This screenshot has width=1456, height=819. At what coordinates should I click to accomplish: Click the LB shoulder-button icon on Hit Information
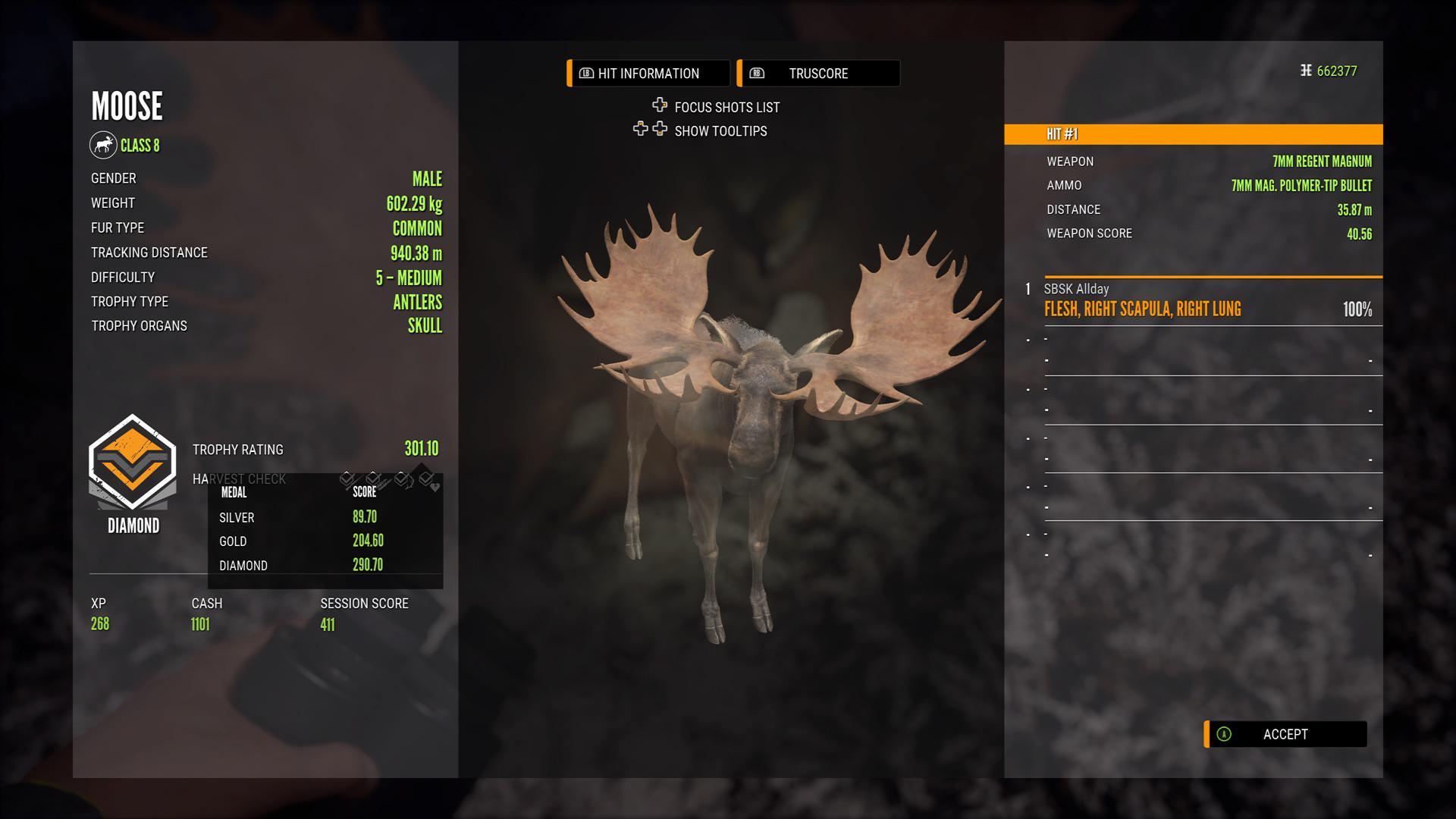586,73
